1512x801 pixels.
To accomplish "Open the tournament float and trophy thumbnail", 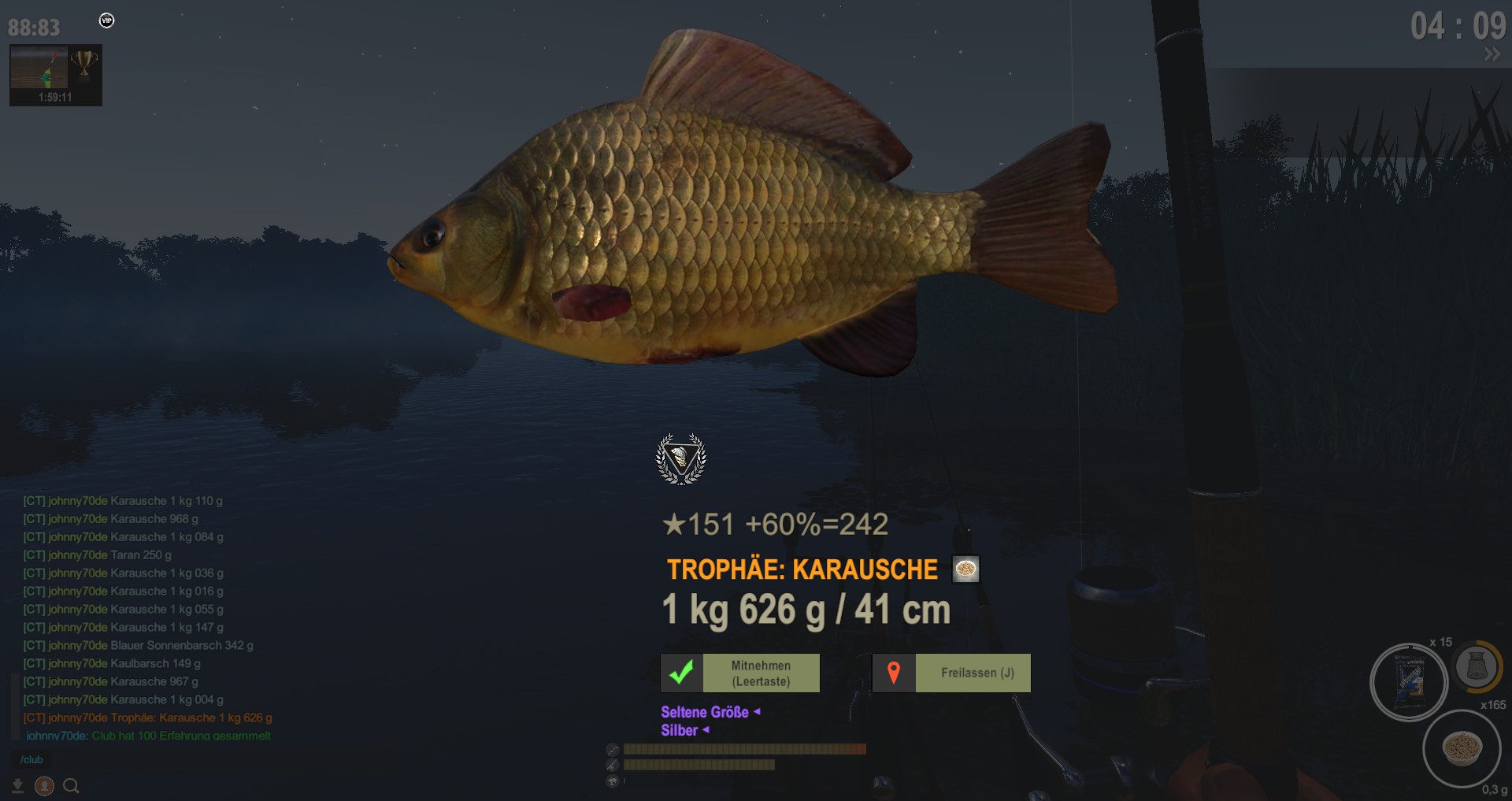I will point(55,75).
